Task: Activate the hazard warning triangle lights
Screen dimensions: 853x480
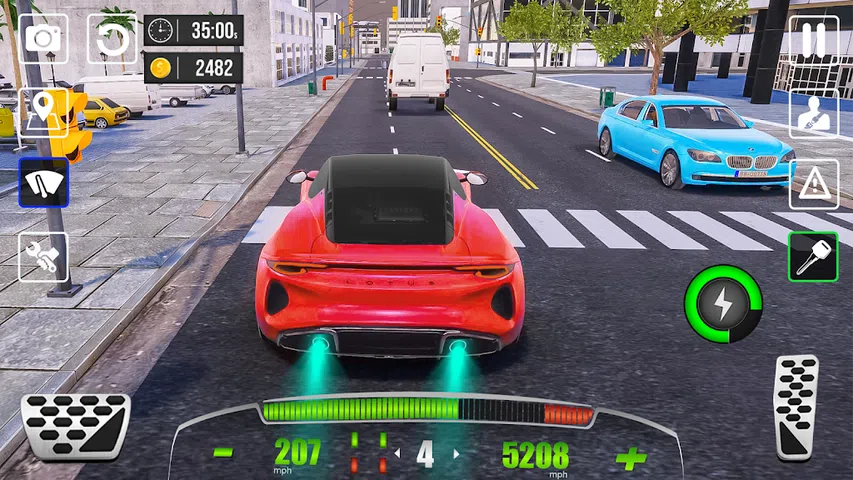Action: click(814, 184)
